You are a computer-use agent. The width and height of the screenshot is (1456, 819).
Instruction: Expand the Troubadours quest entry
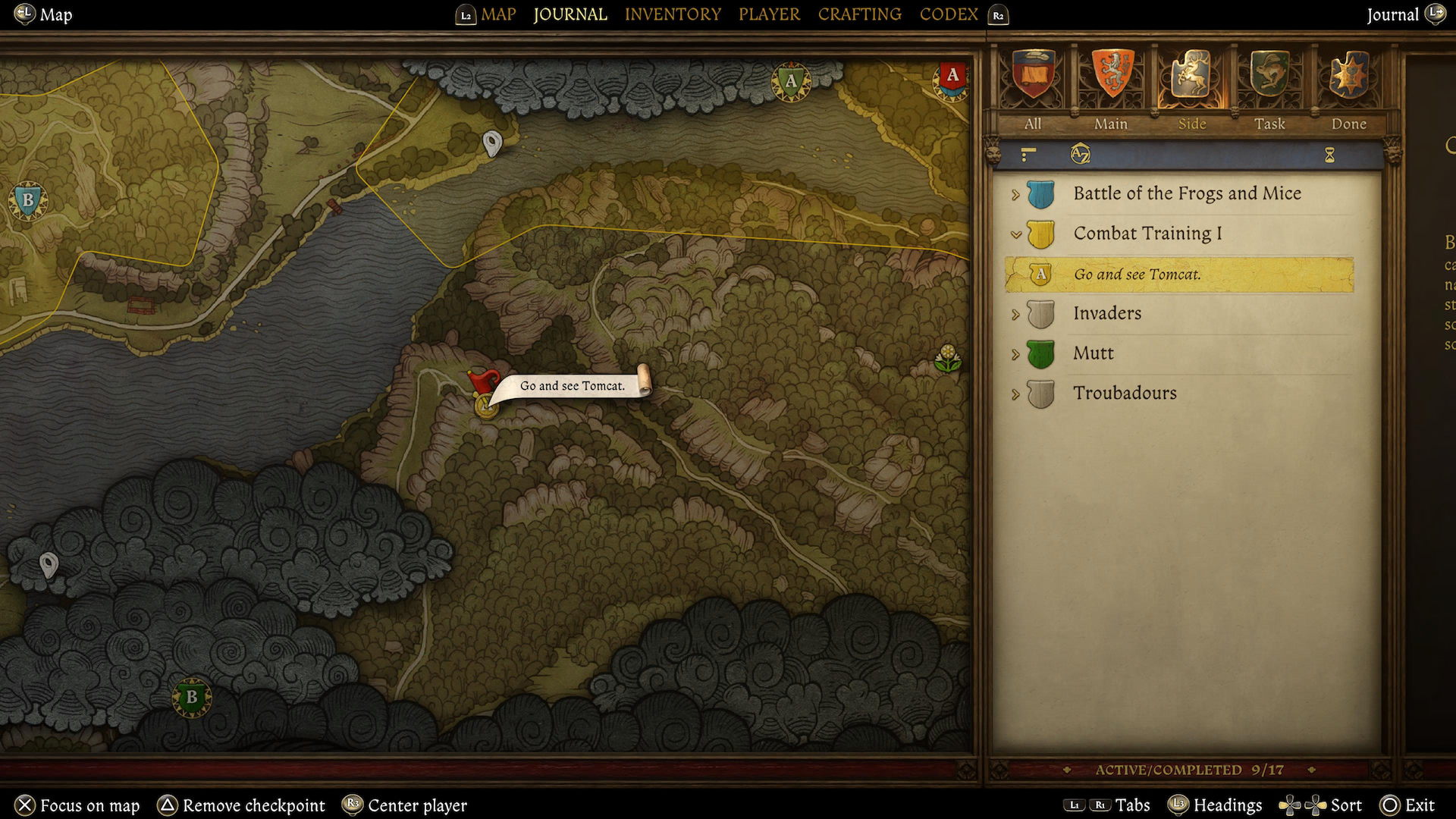tap(1015, 393)
